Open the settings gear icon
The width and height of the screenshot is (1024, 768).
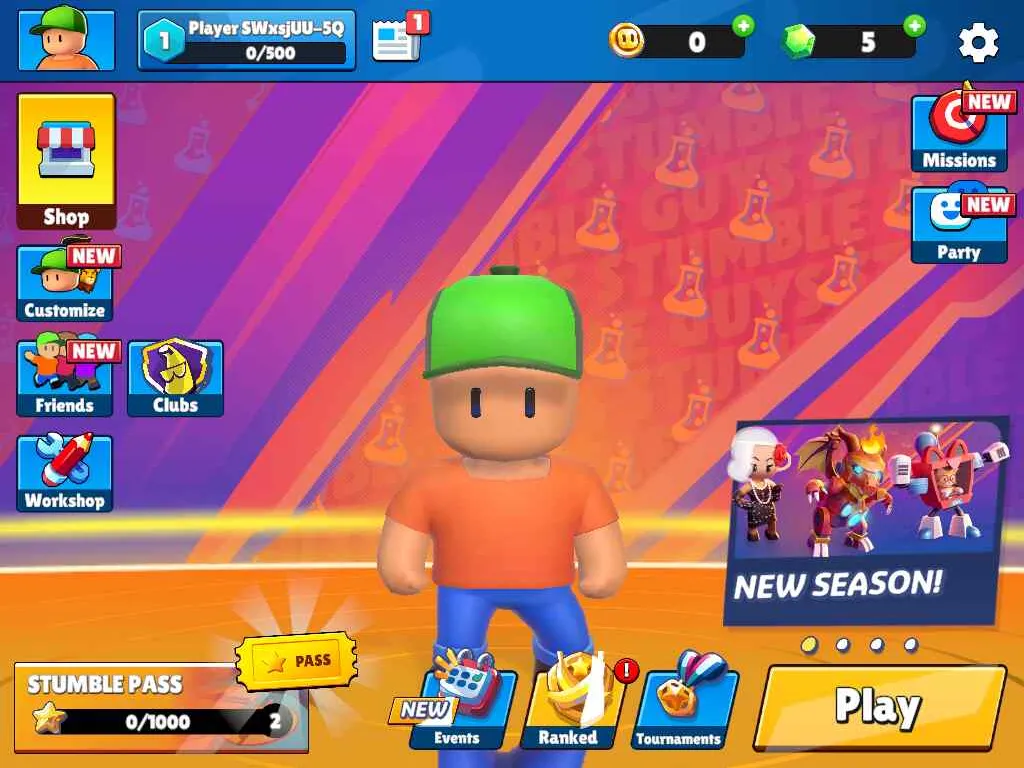click(x=978, y=42)
